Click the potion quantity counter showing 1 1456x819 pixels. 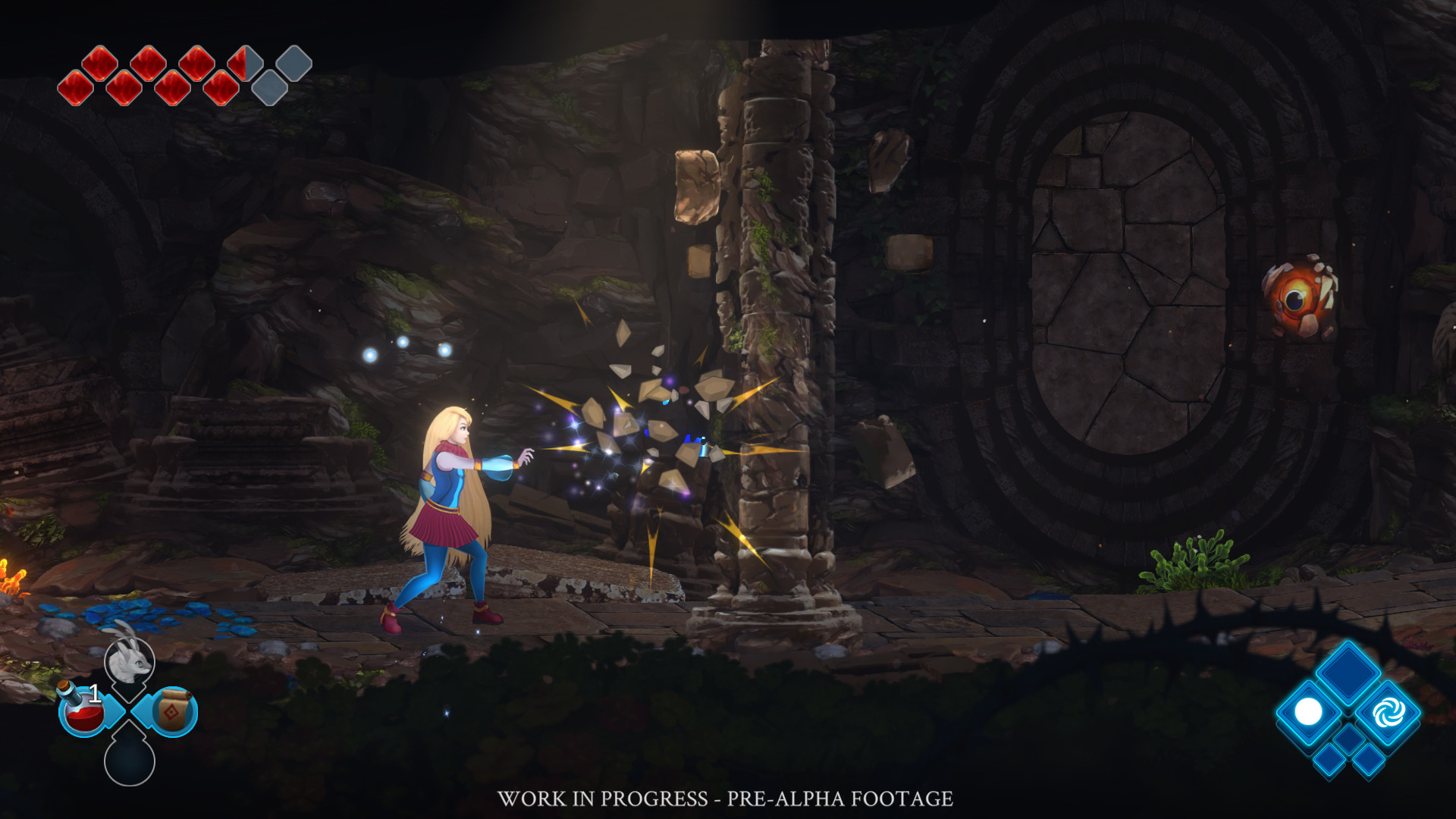click(x=94, y=692)
